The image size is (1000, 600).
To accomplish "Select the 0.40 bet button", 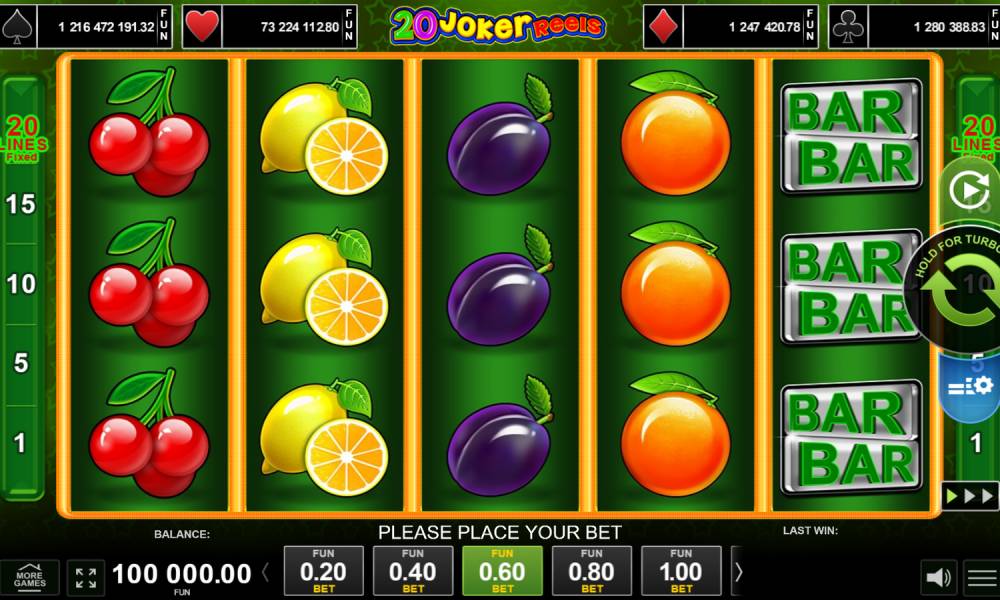I will (x=412, y=571).
